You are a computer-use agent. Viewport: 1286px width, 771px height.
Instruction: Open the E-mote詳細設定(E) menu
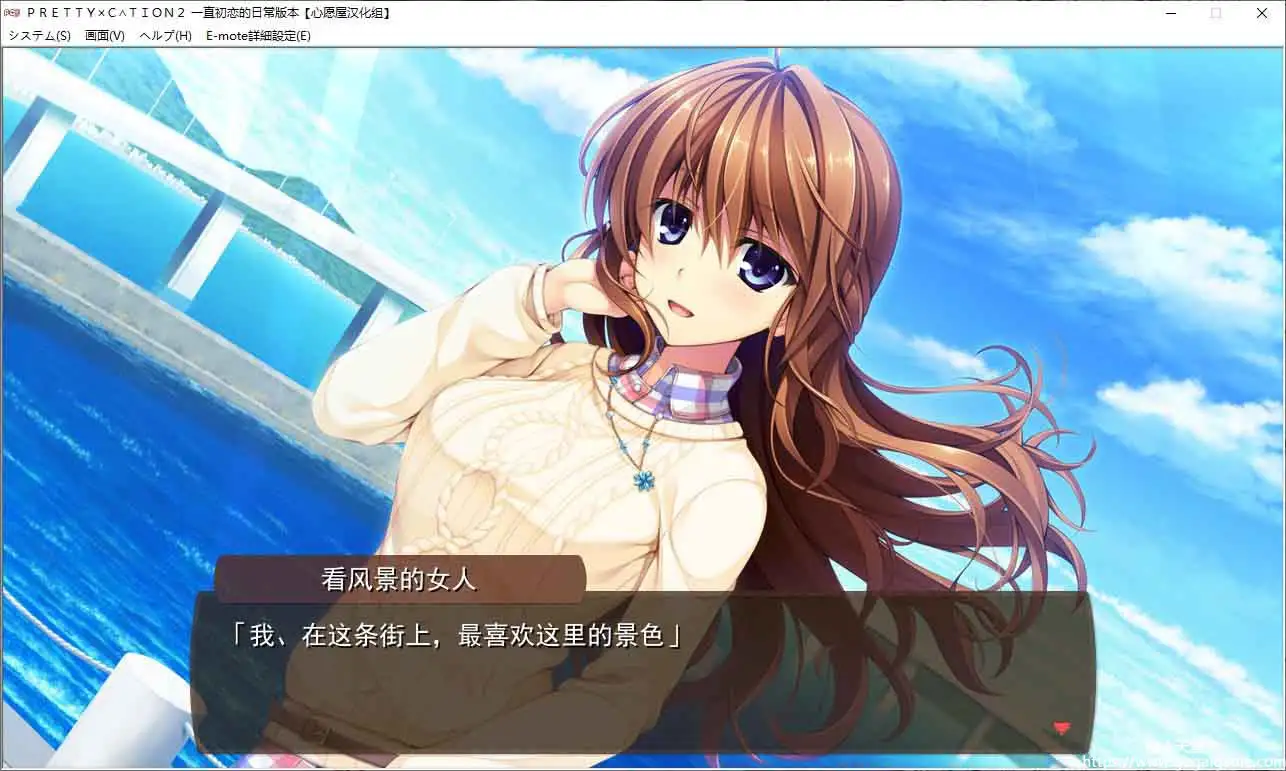click(257, 34)
